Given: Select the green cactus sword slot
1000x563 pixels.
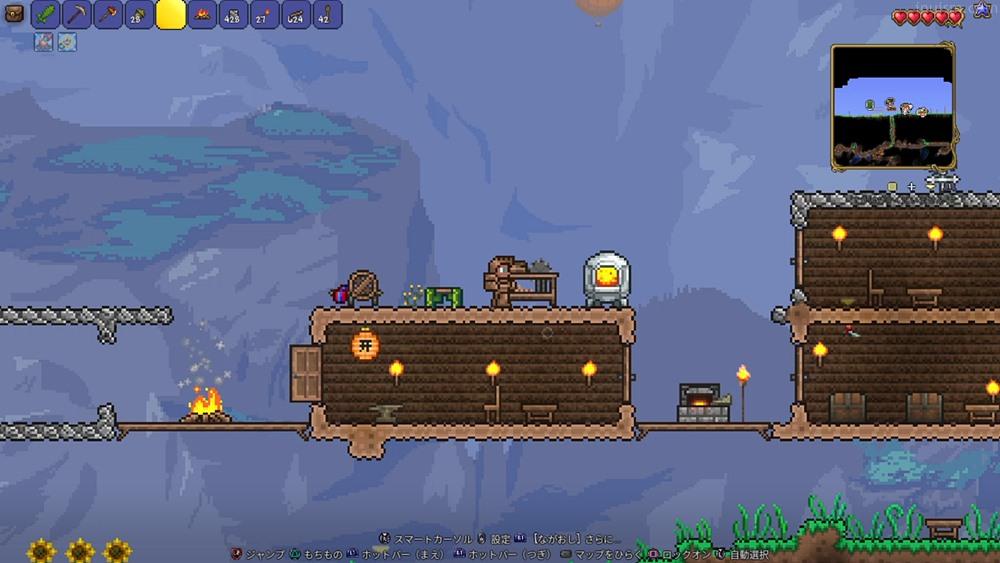Looking at the screenshot, I should click(47, 15).
